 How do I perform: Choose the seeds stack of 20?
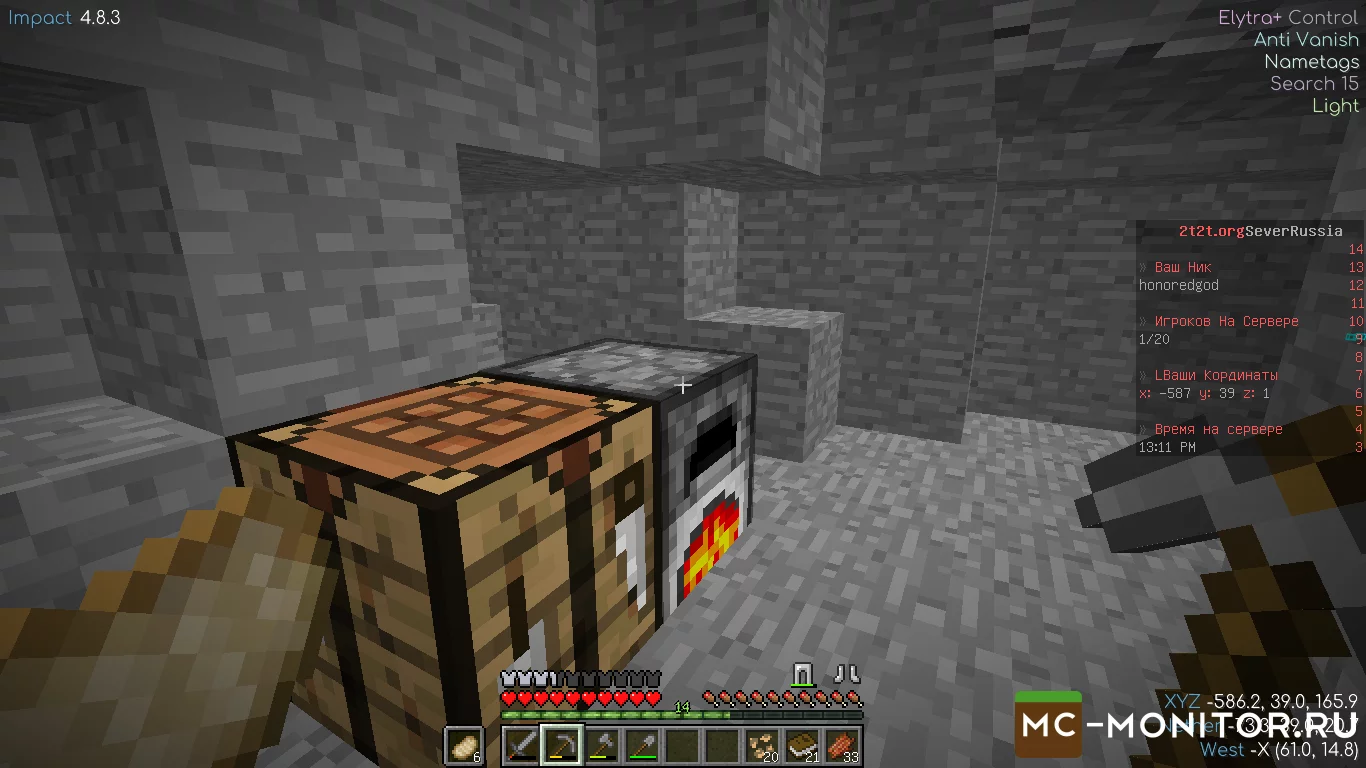763,746
